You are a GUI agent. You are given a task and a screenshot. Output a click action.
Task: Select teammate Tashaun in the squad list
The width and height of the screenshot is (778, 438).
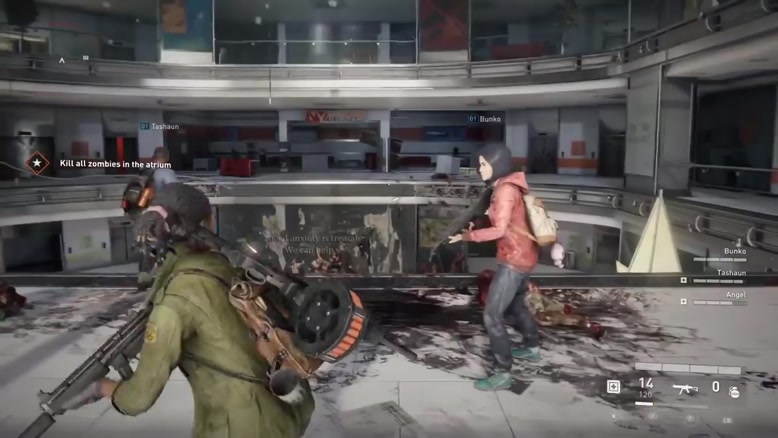[x=730, y=273]
